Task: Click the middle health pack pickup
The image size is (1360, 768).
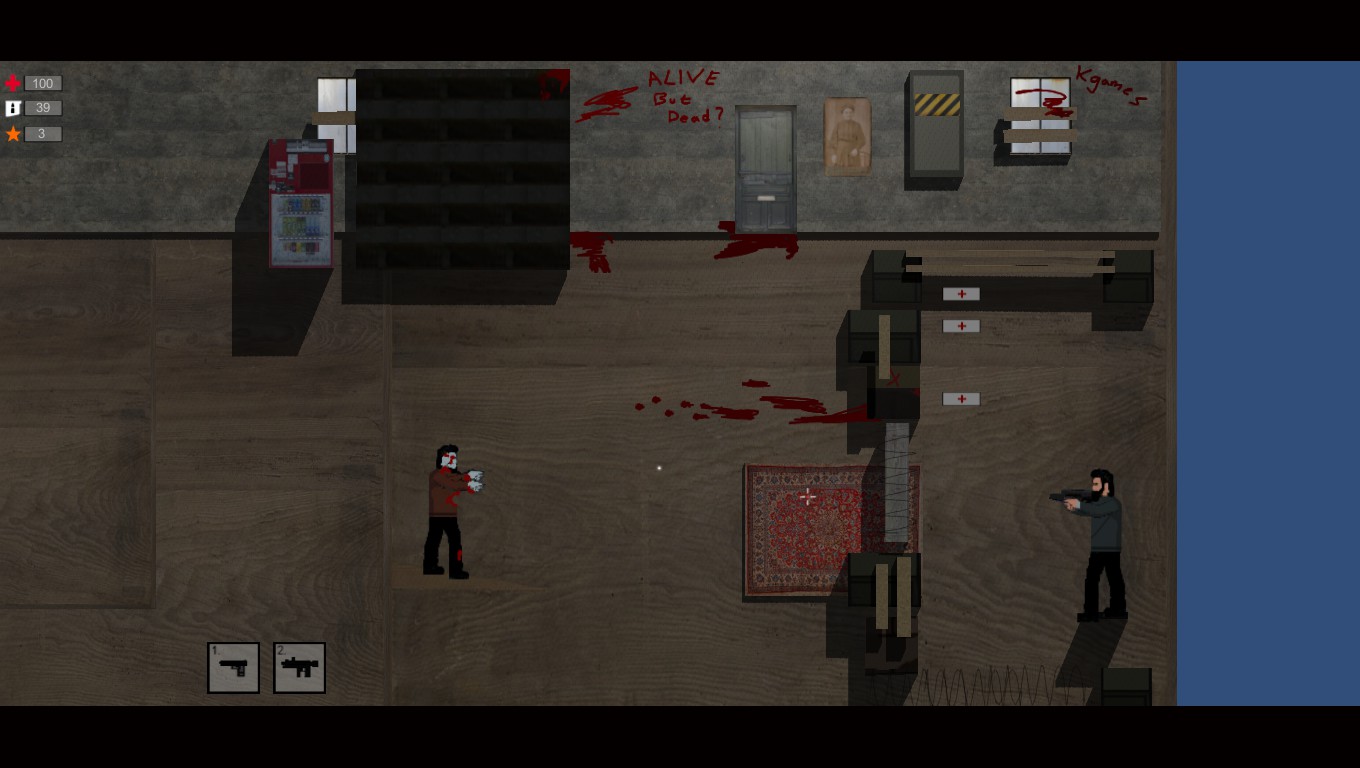Action: (x=960, y=325)
